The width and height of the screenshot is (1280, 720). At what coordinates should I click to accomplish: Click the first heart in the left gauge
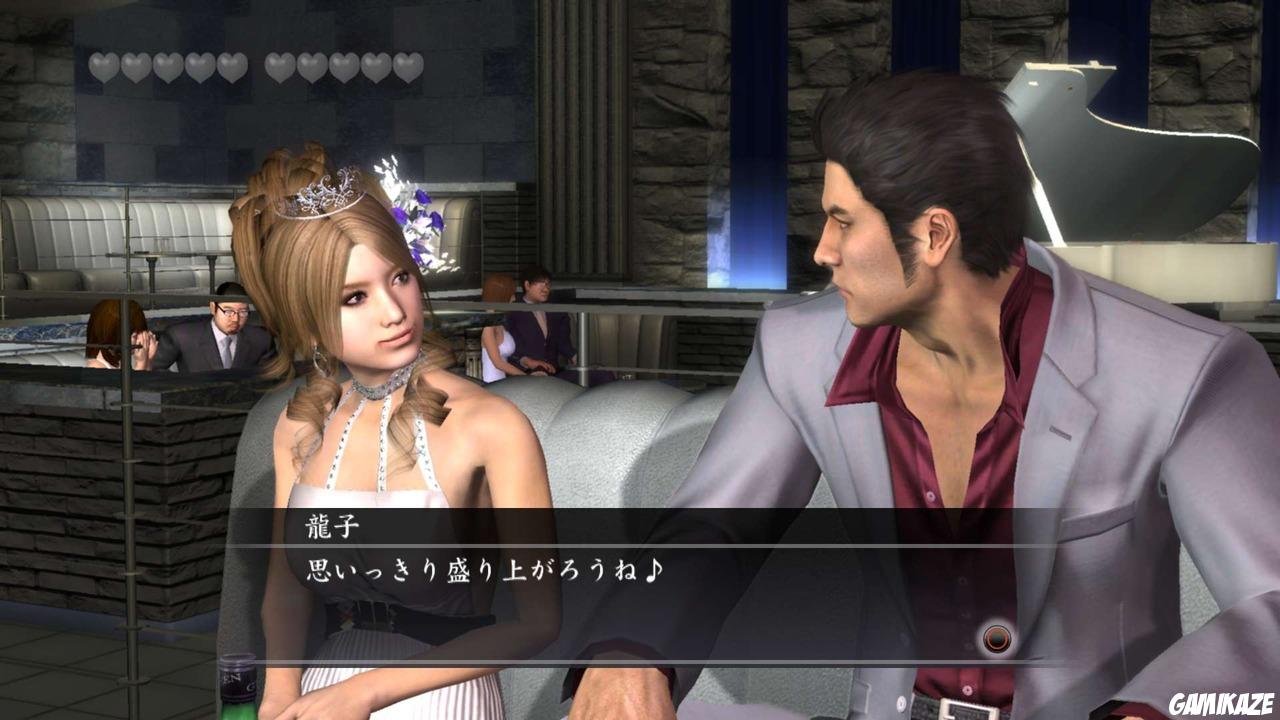(100, 65)
